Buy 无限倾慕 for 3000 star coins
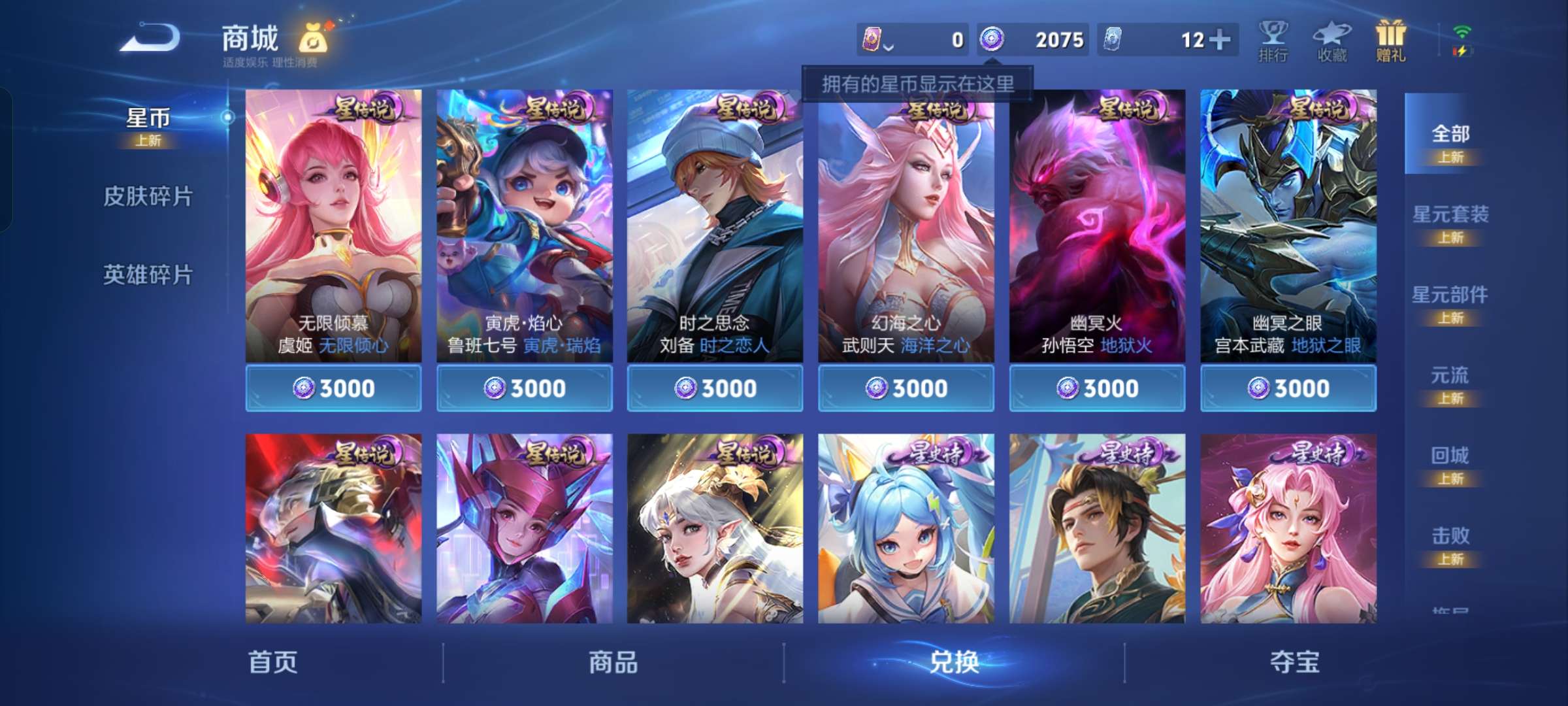 point(334,387)
